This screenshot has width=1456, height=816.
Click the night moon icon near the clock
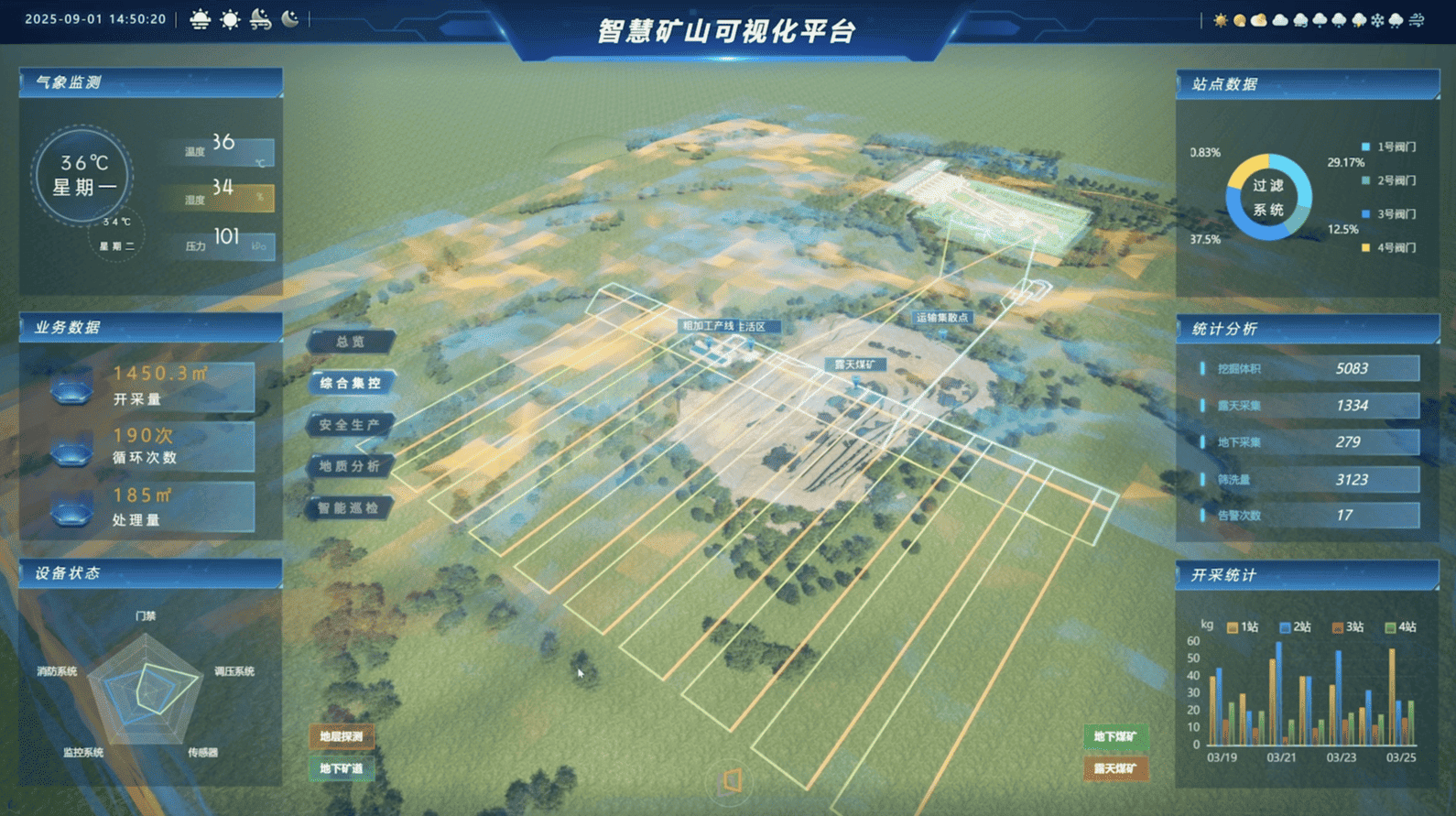click(x=289, y=18)
